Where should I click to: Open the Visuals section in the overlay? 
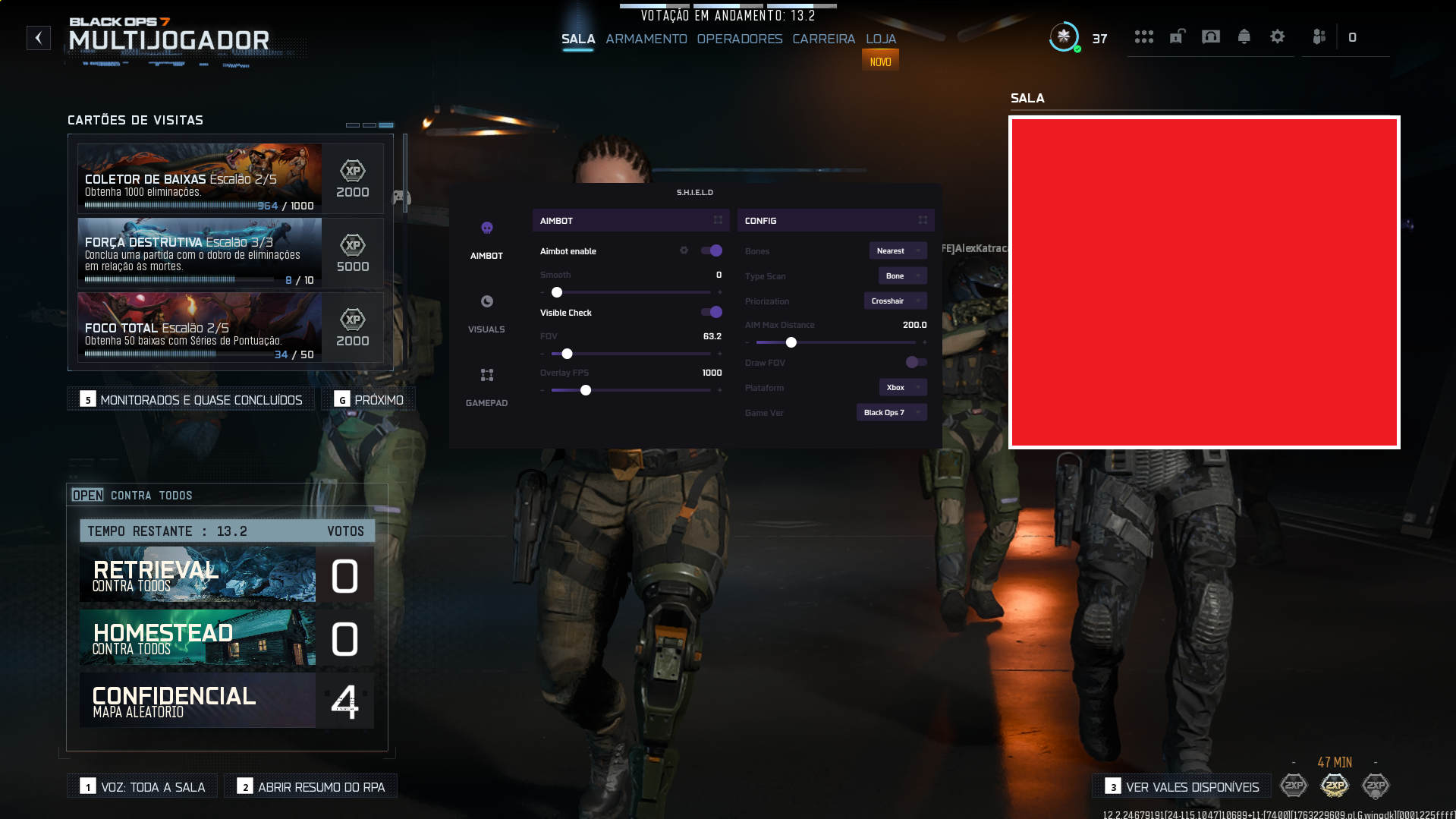486,312
